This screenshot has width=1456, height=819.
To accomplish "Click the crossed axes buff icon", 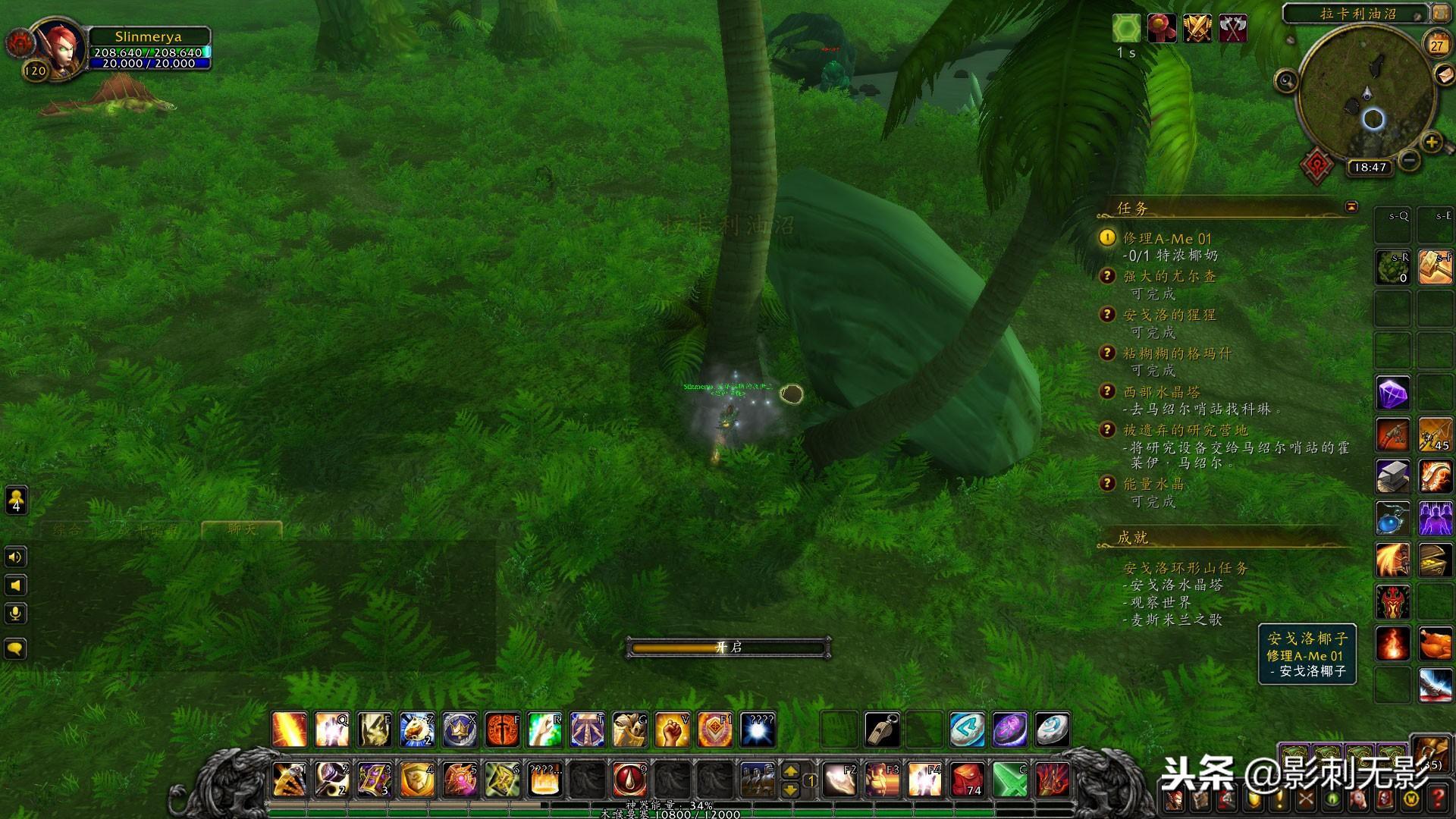I will click(x=1233, y=29).
